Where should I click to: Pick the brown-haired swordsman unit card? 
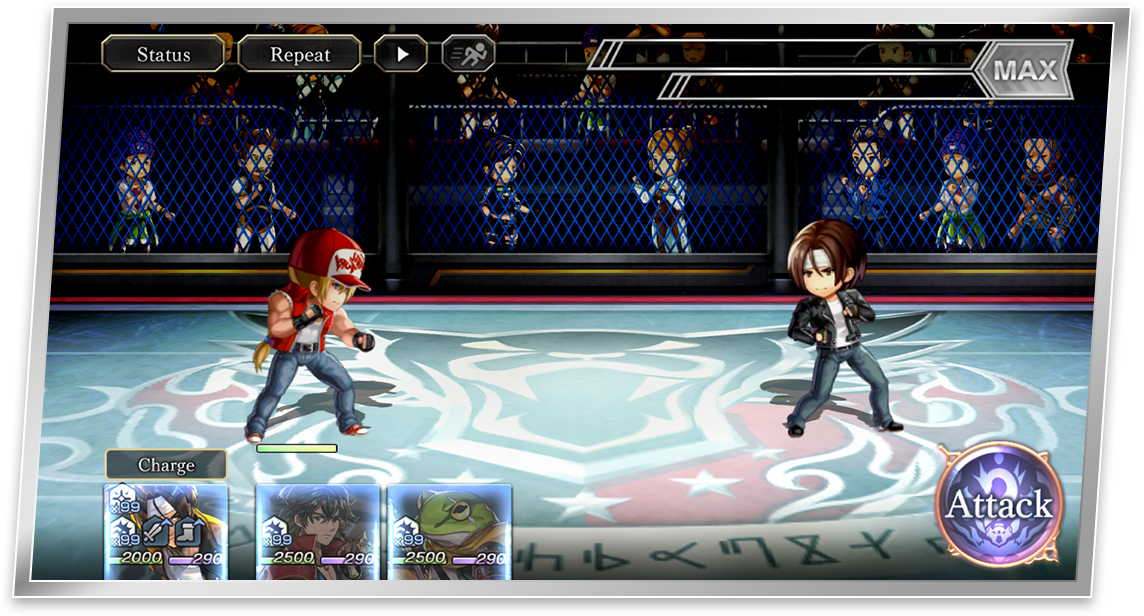tap(318, 531)
